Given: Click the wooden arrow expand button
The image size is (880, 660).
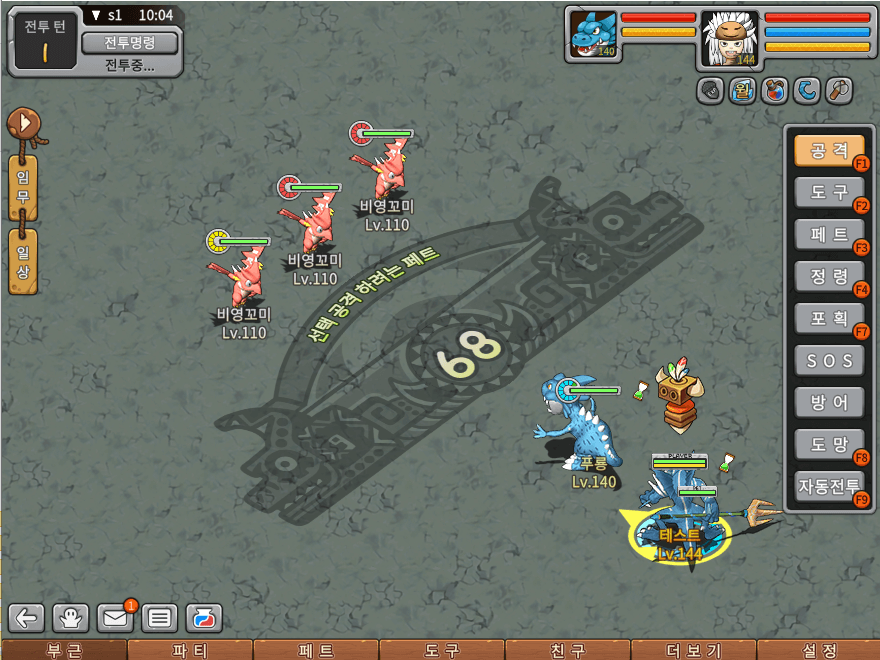Looking at the screenshot, I should 22,125.
